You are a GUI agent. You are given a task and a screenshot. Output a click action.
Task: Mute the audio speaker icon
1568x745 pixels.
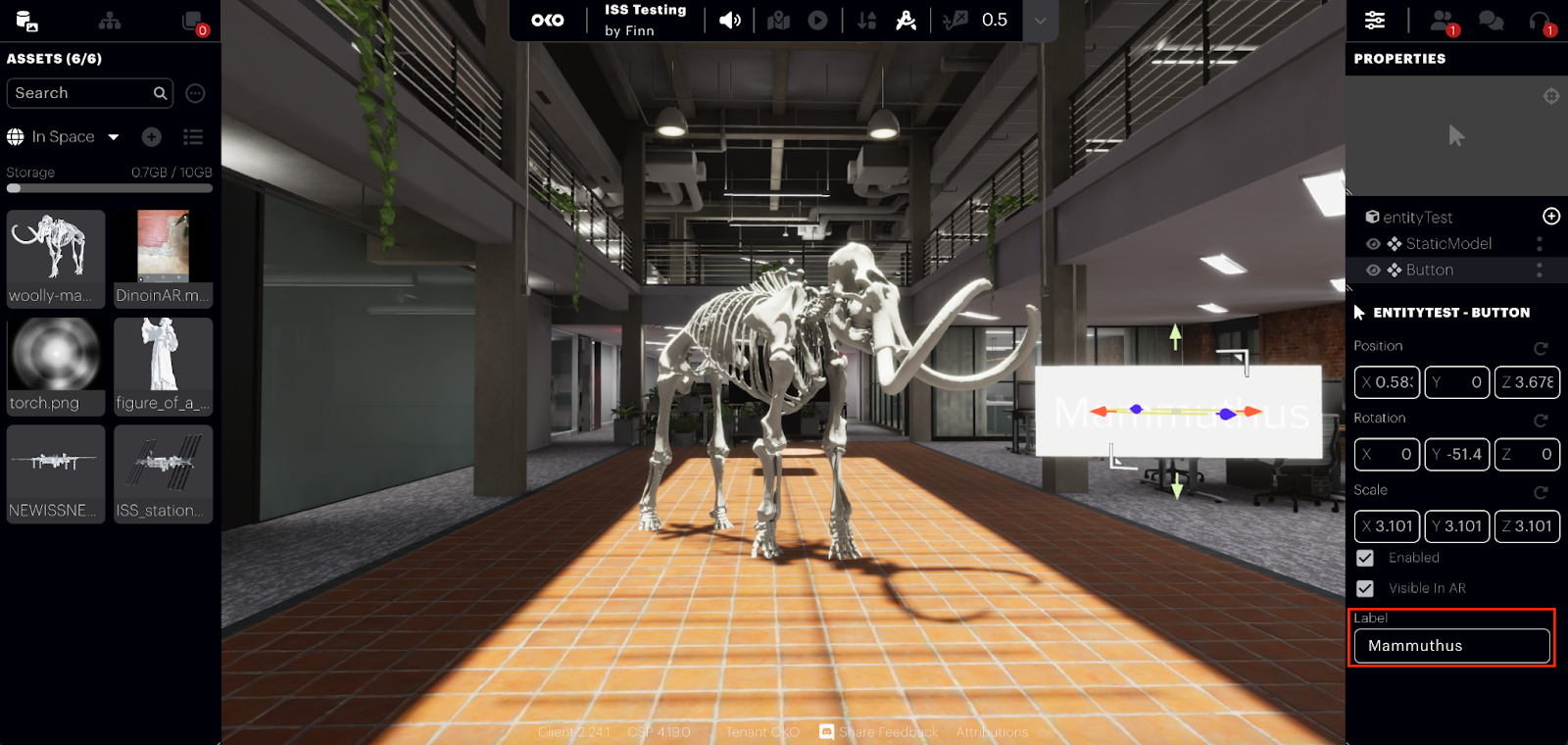point(730,21)
